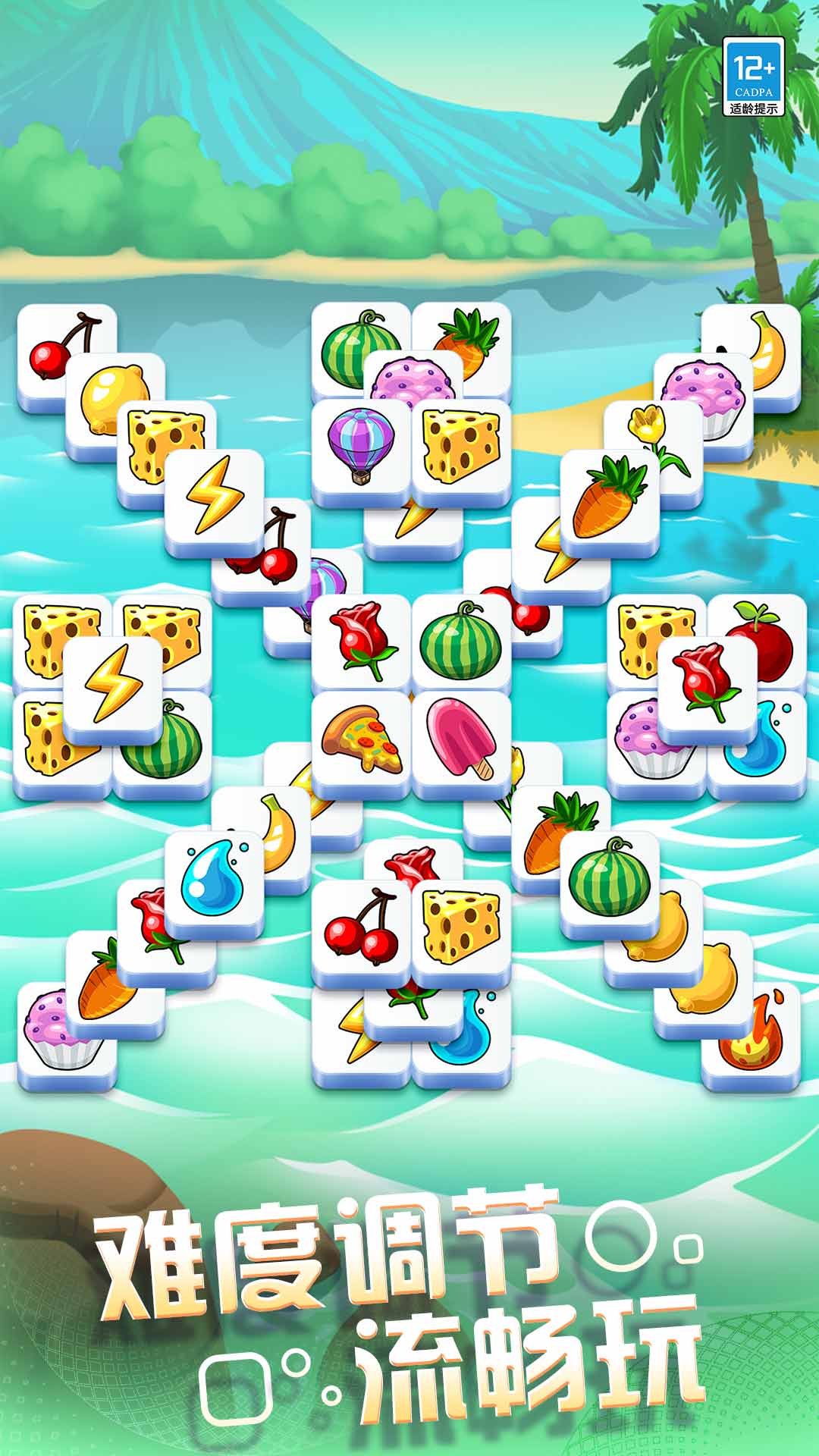Viewport: 819px width, 1456px height.
Task: Choose the fully uncovered water droplet tile
Action: (214, 880)
